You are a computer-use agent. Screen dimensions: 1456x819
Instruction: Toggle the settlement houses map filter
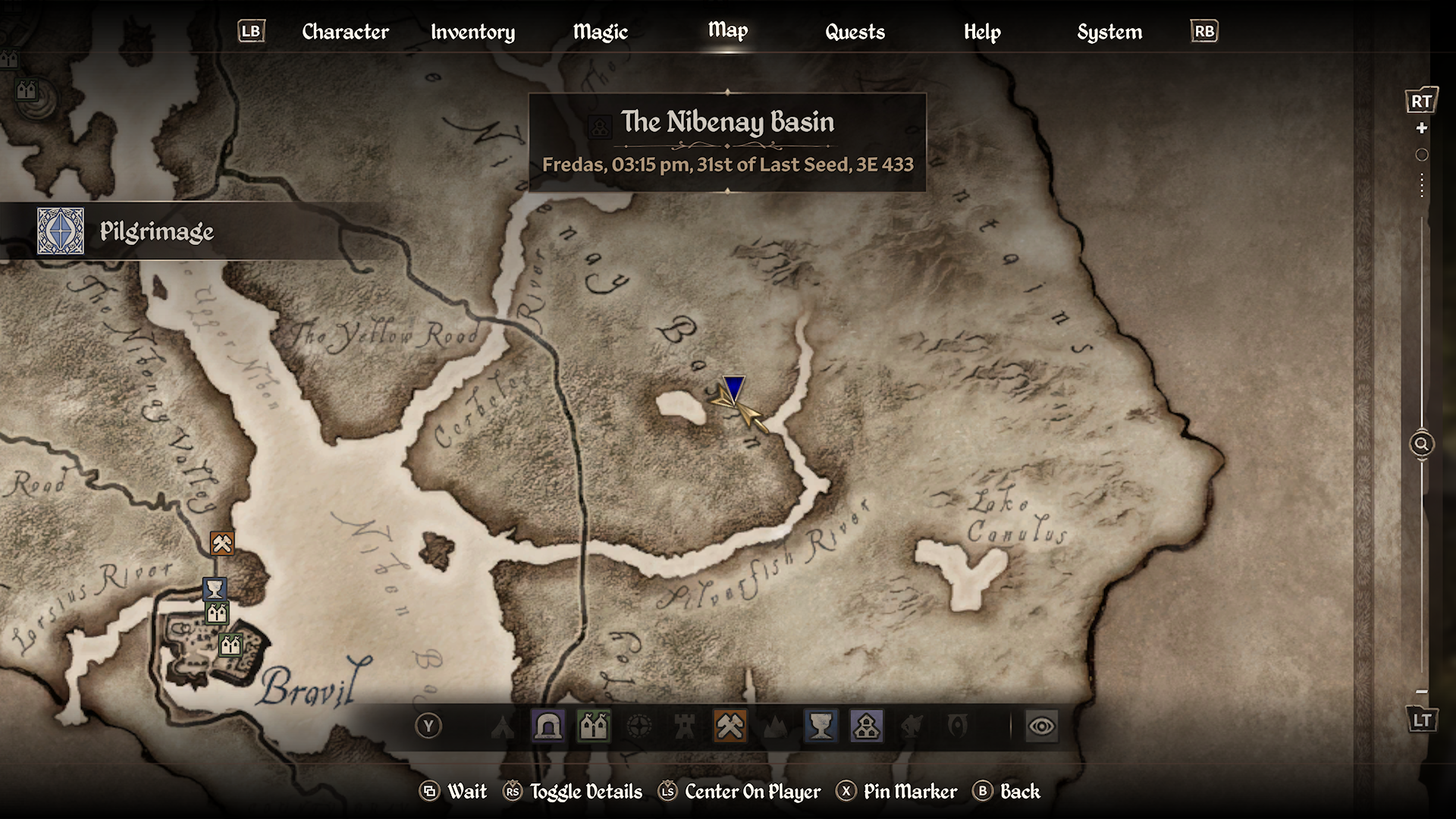866,726
